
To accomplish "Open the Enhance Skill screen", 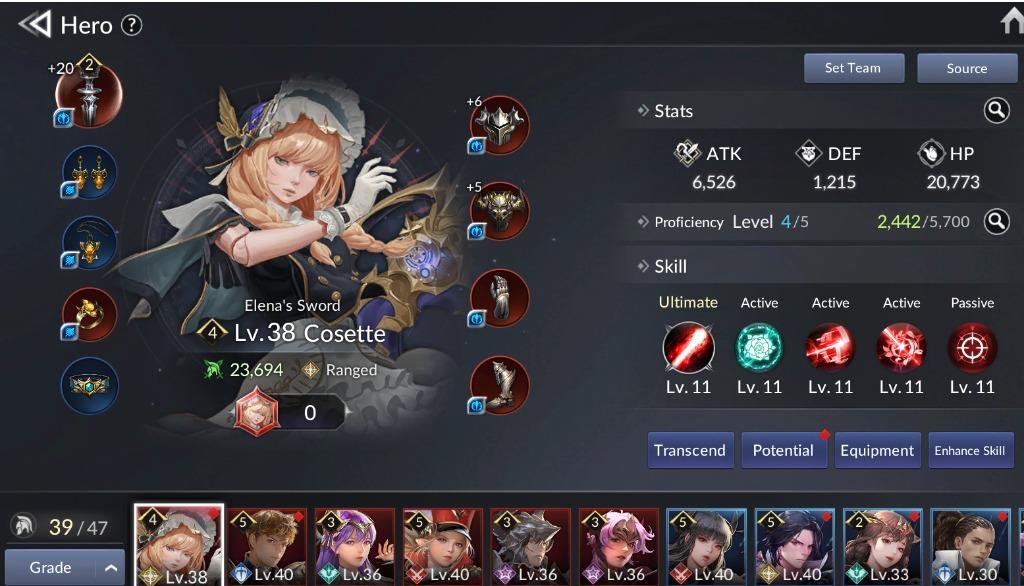I will 970,450.
